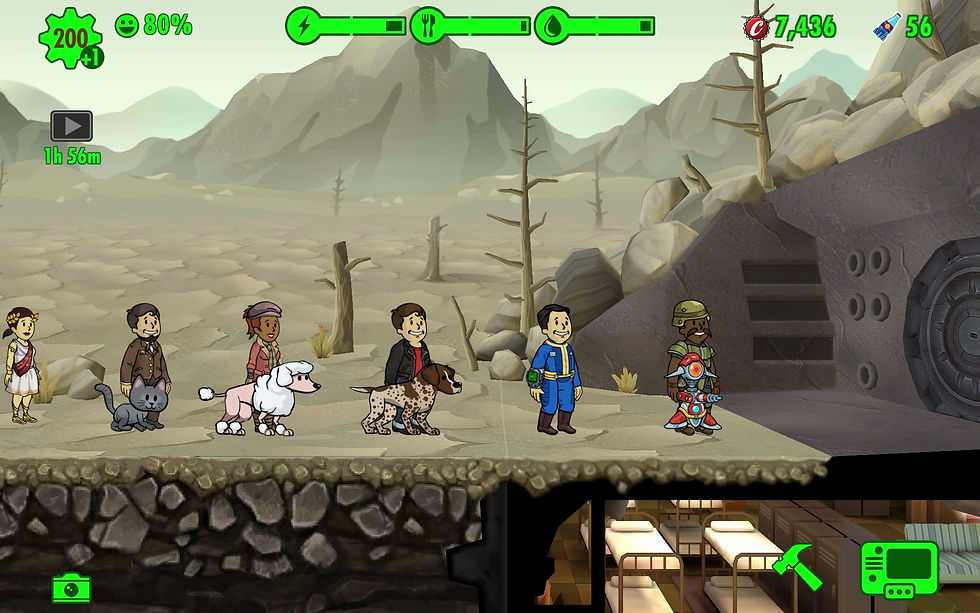
Task: Open the dweller list gear icon
Action: tap(69, 38)
